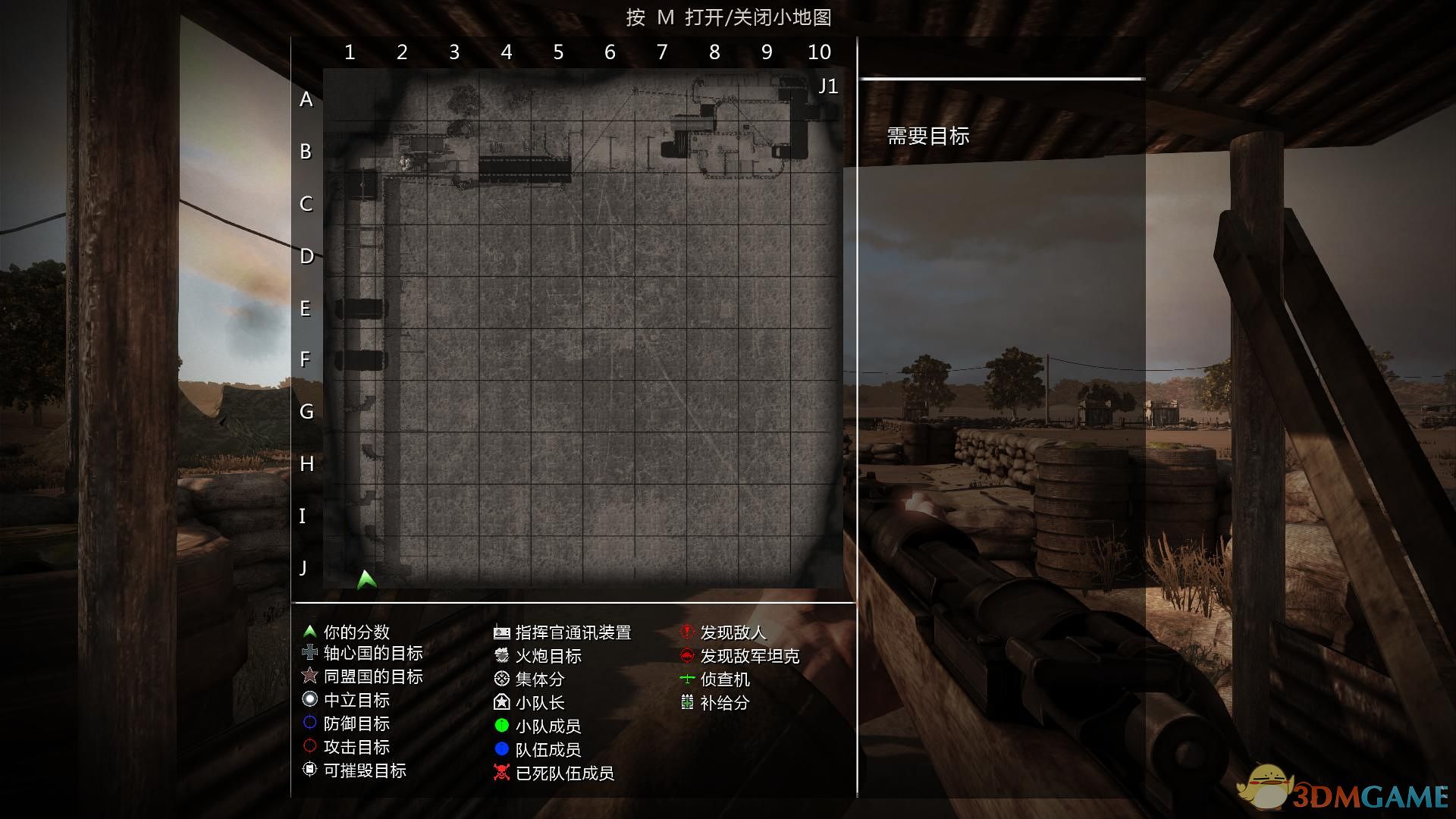This screenshot has height=819, width=1456.
Task: Click the 补给分 supply icon in legend
Action: point(686,703)
